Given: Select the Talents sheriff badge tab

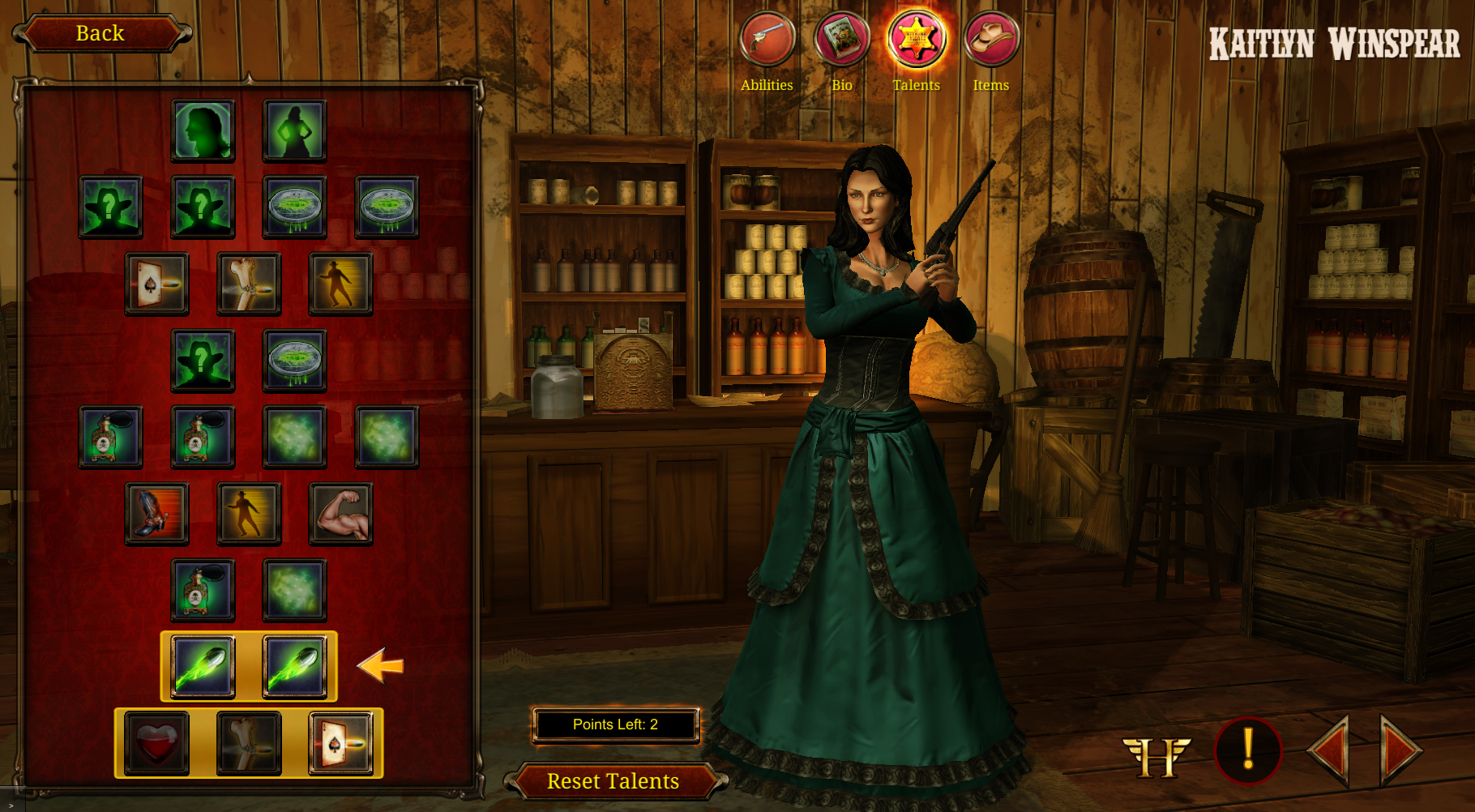Looking at the screenshot, I should coord(916,39).
